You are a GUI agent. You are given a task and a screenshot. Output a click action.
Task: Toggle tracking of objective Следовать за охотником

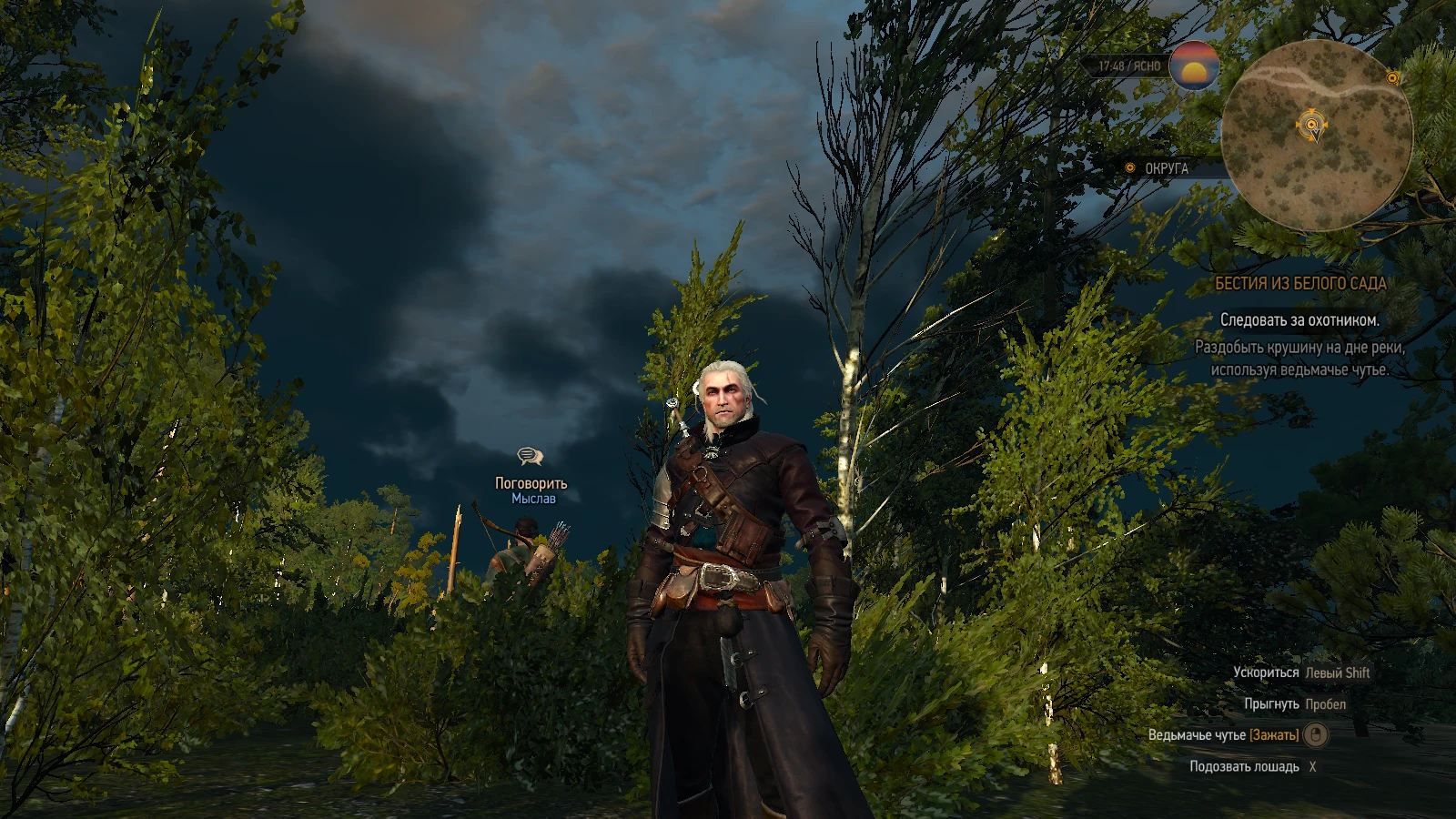click(x=1300, y=321)
